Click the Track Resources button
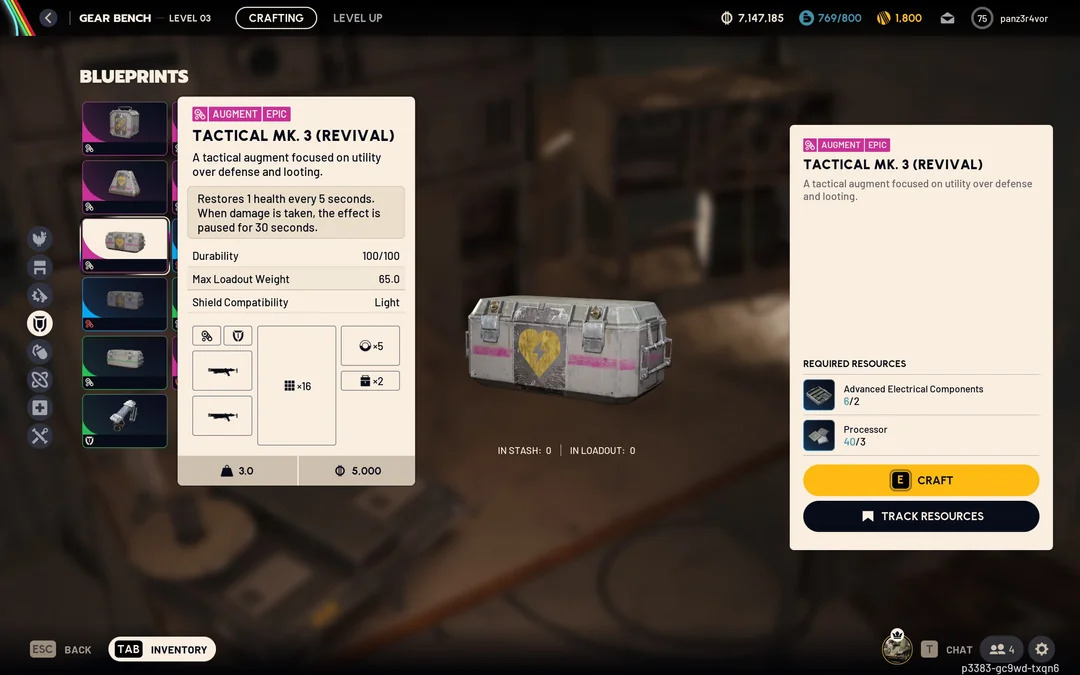This screenshot has width=1080, height=675. pyautogui.click(x=921, y=516)
